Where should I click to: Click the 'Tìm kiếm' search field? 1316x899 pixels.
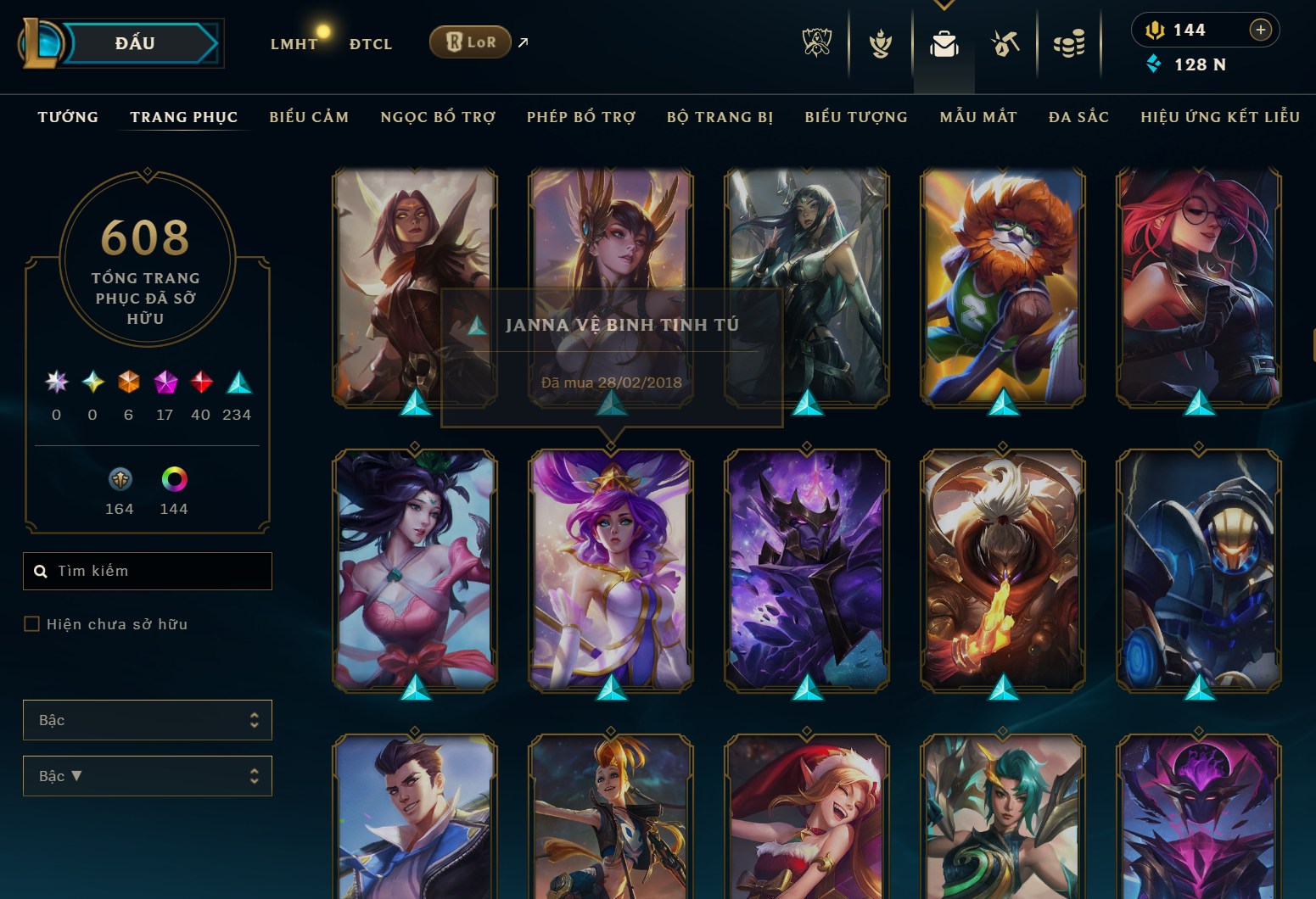[x=147, y=571]
